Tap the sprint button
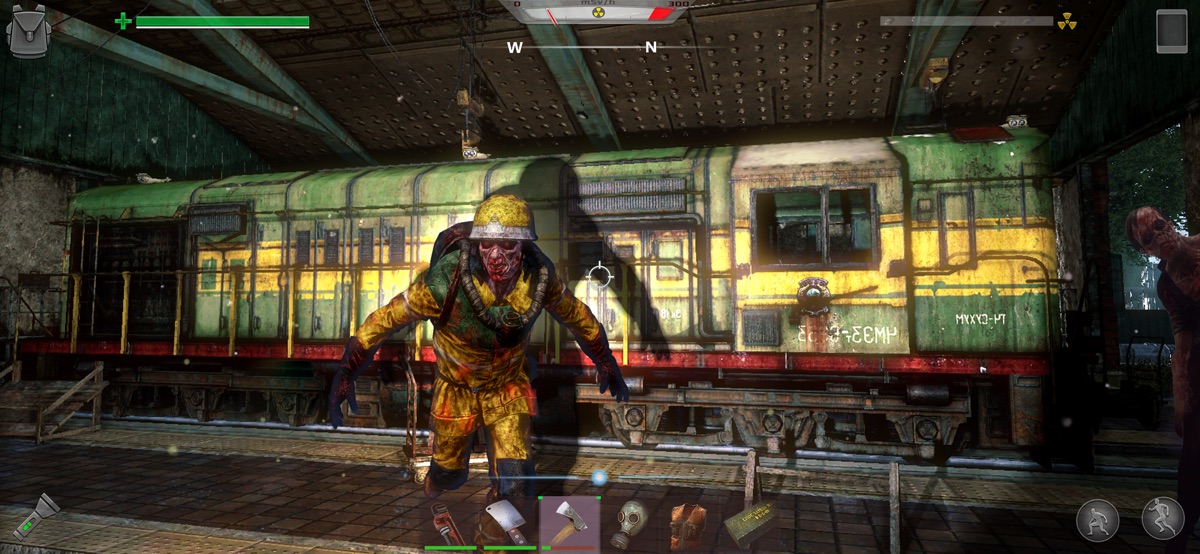Viewport: 1200px width, 554px height. [x=1162, y=520]
